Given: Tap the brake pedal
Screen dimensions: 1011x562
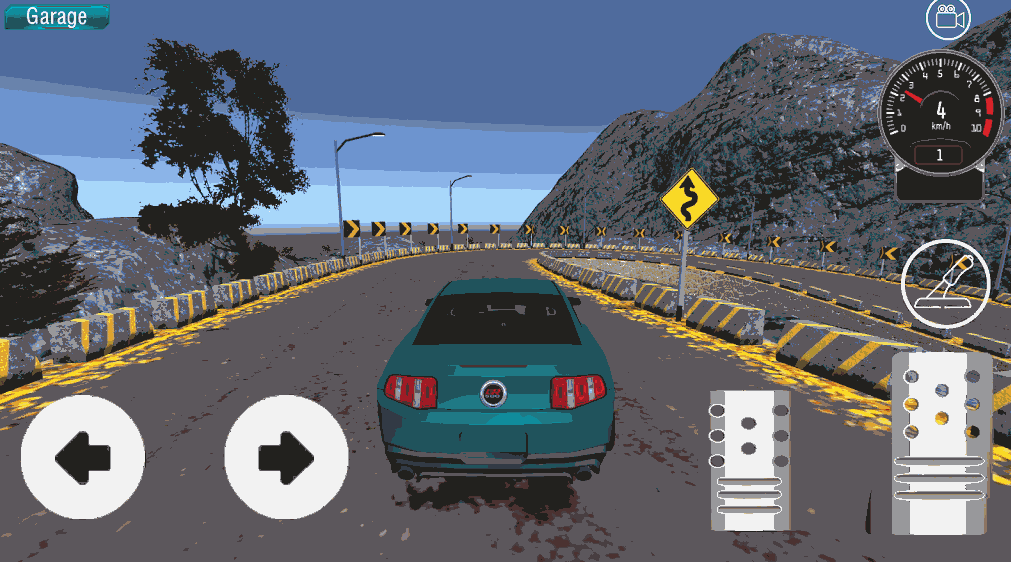Looking at the screenshot, I should [x=750, y=460].
